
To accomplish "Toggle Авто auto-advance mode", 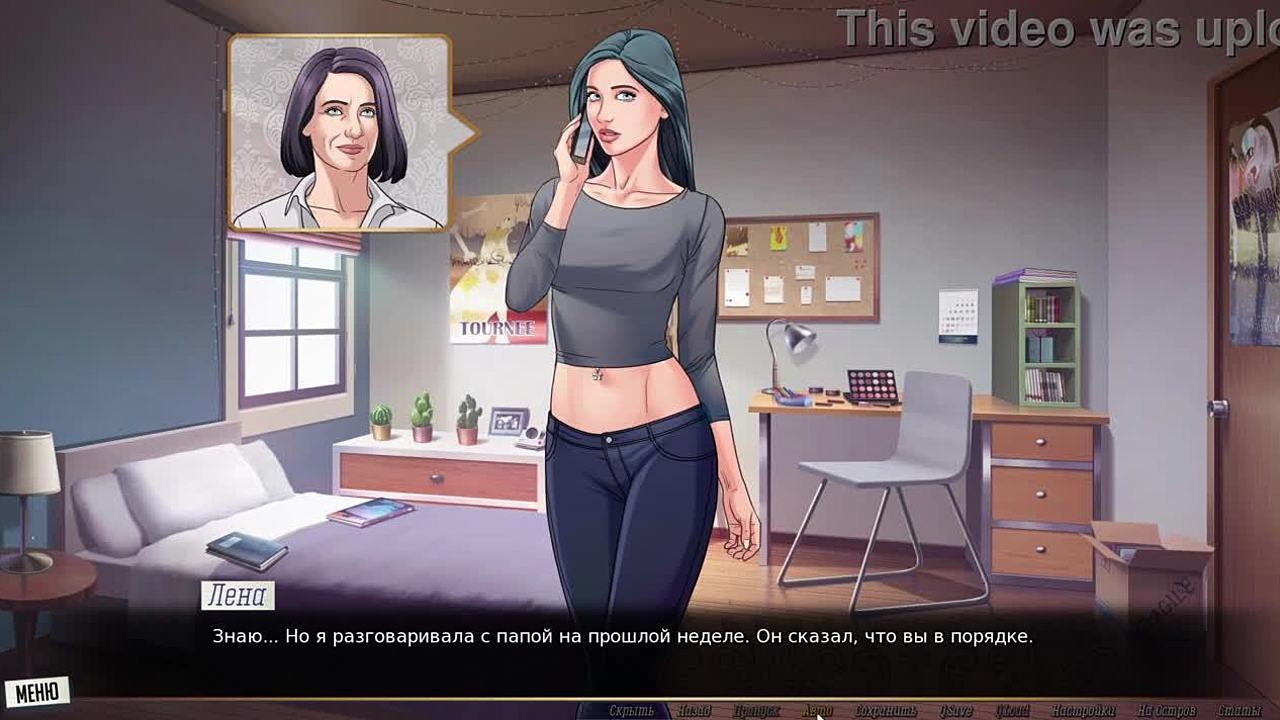I will point(817,711).
